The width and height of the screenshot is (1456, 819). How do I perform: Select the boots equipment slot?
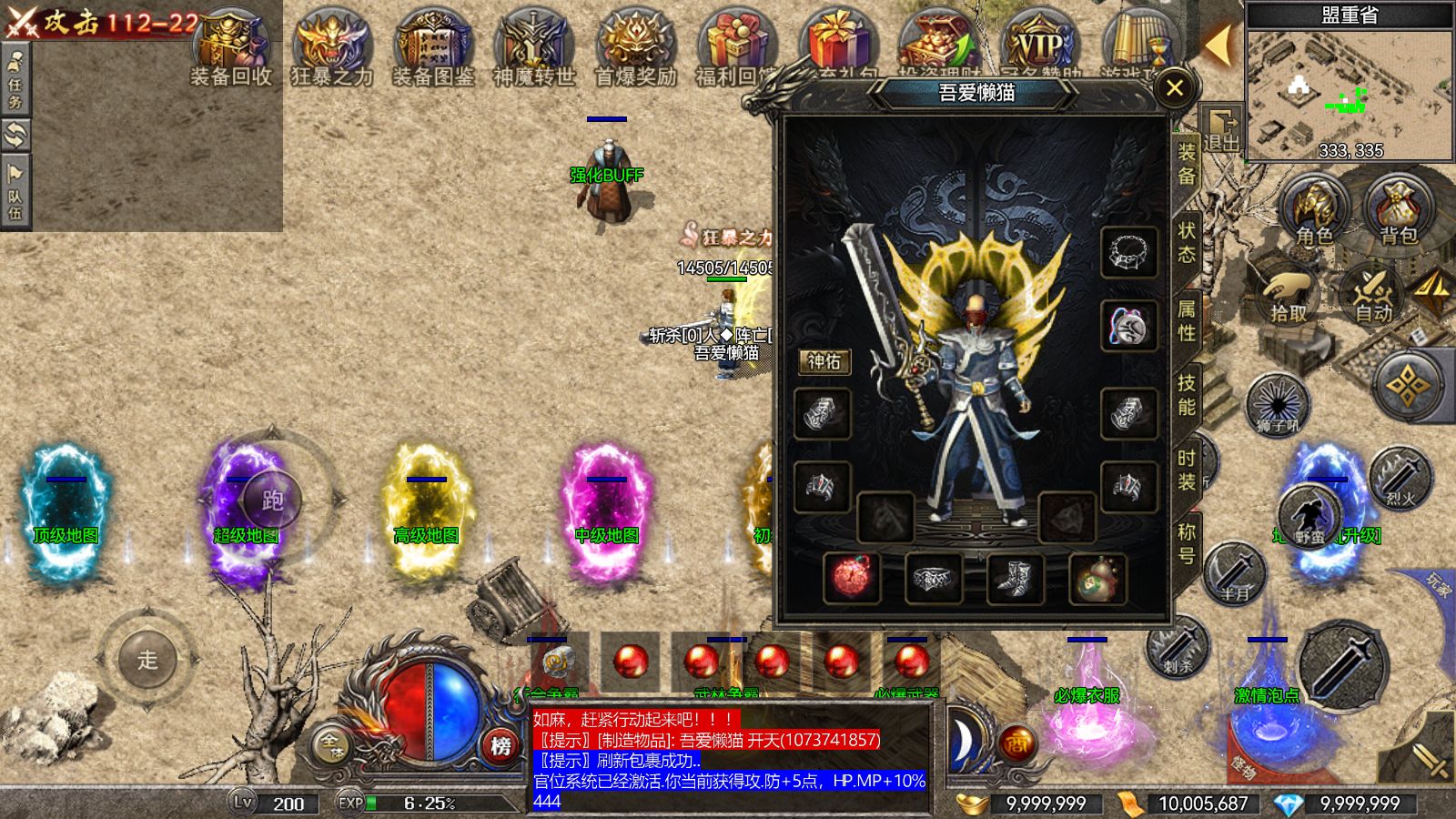click(x=1014, y=579)
